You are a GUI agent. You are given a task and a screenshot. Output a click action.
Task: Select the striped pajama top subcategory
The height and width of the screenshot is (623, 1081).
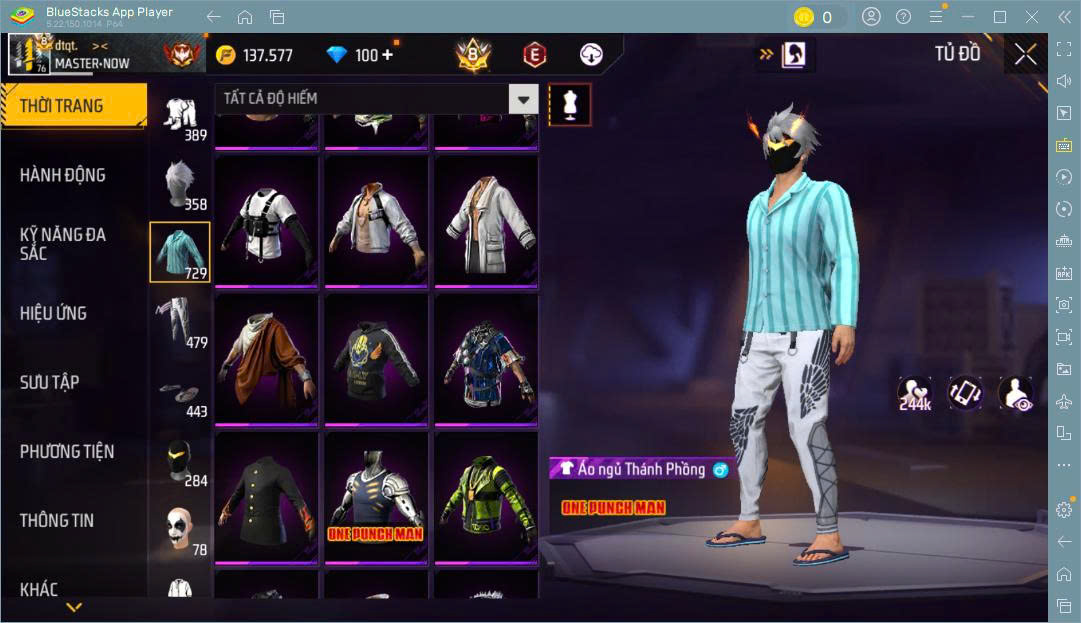(x=180, y=252)
